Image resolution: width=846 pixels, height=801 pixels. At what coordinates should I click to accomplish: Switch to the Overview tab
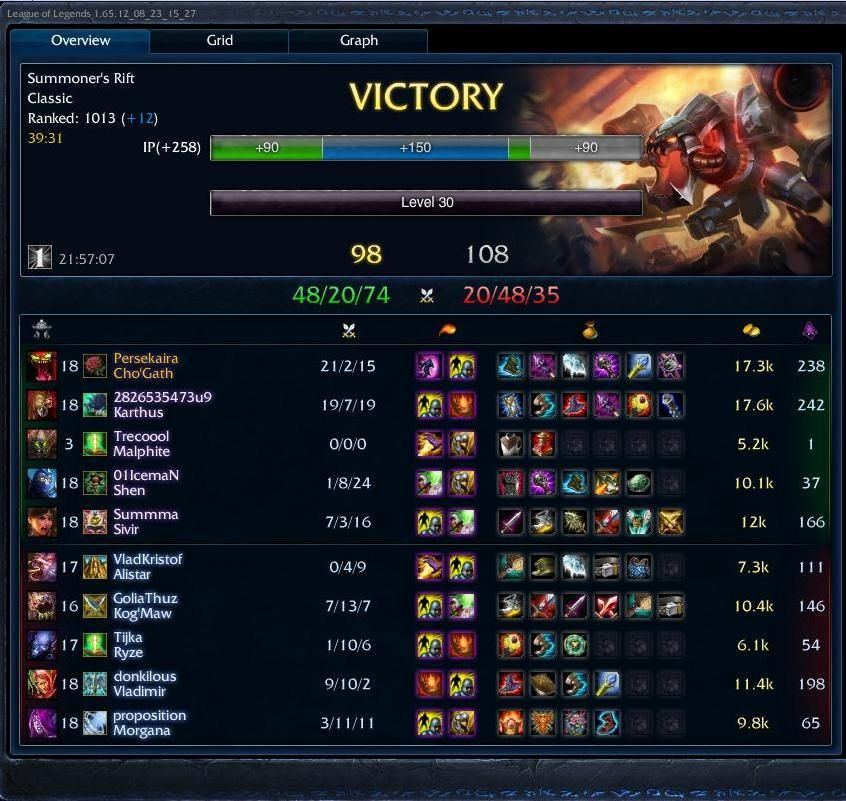pyautogui.click(x=81, y=41)
